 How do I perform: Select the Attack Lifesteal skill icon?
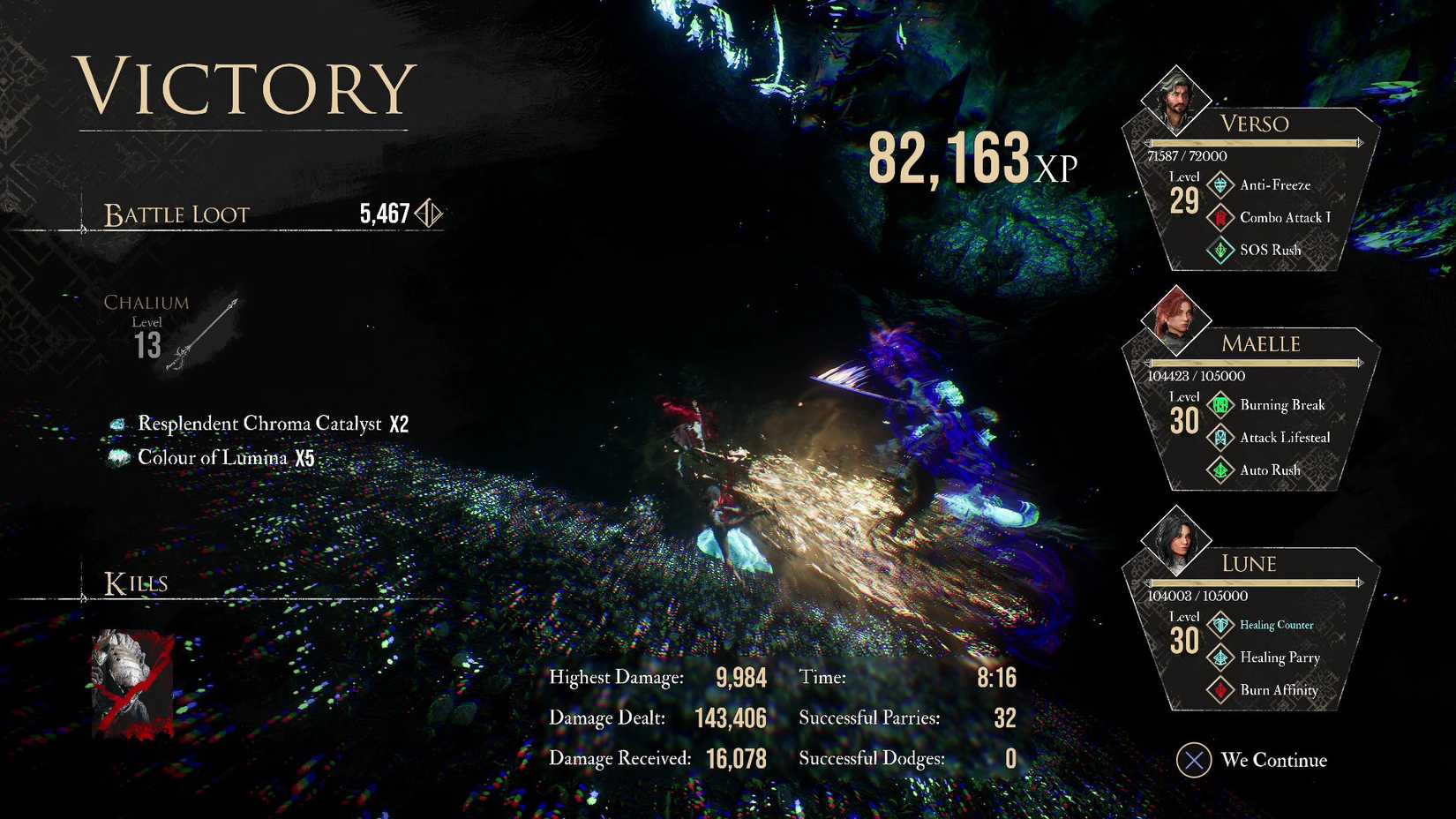[1220, 437]
